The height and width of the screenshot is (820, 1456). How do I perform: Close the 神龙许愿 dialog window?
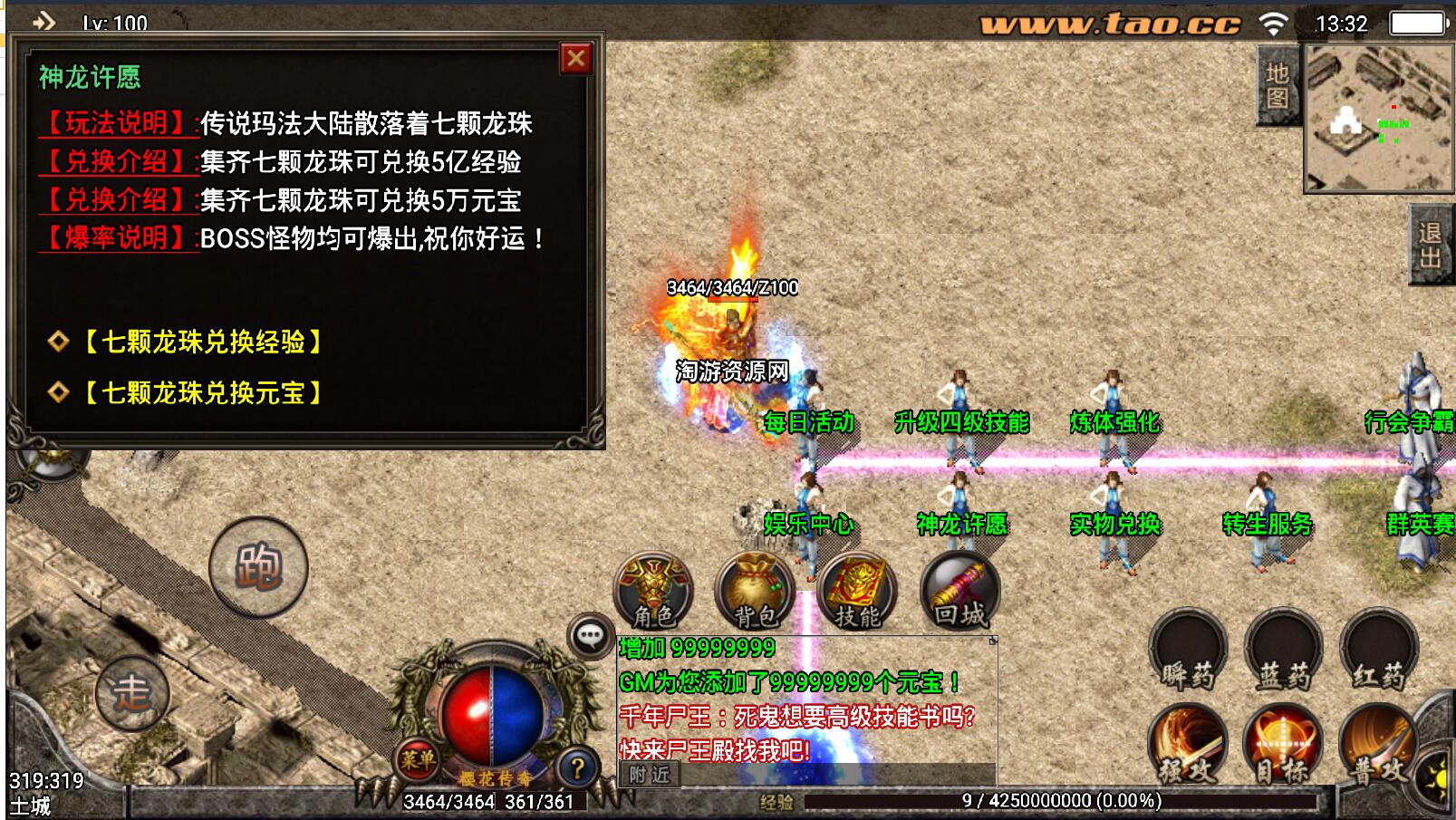pos(575,59)
